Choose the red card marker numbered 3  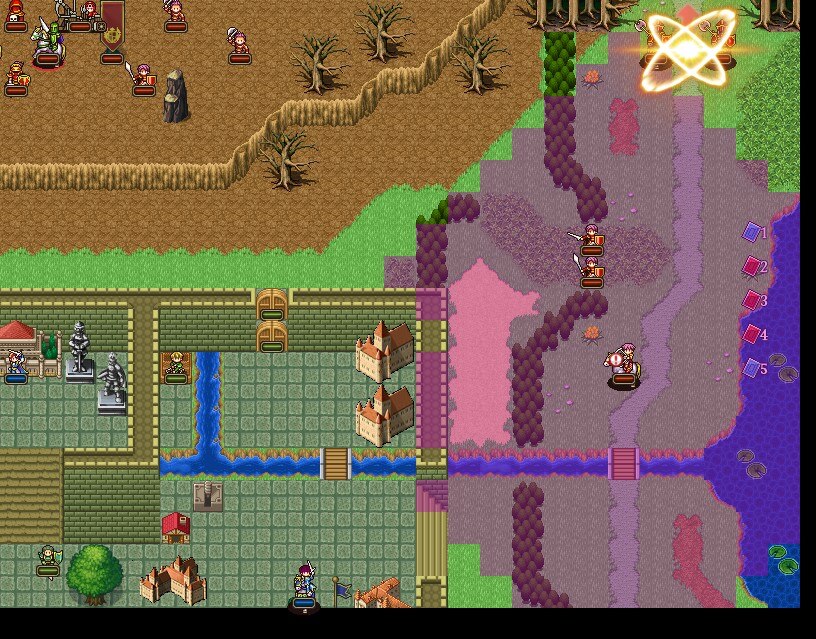coord(752,300)
